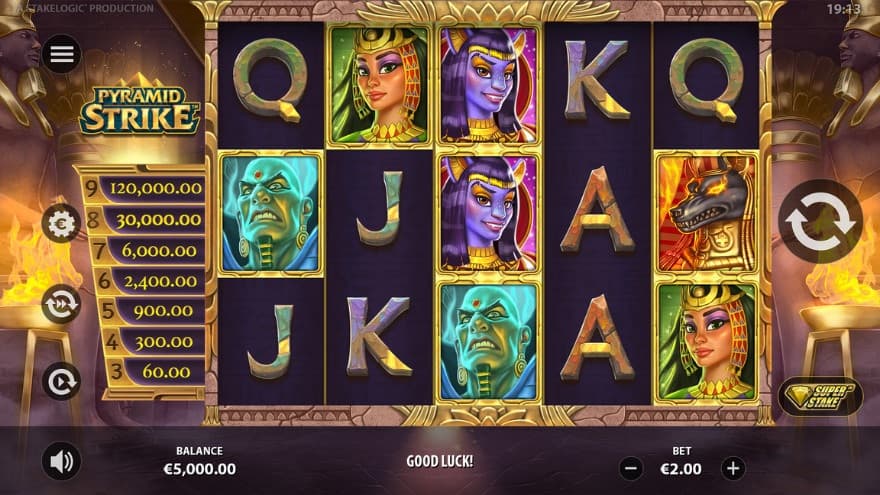Start autoplay with the play-arrow icon

click(62, 381)
